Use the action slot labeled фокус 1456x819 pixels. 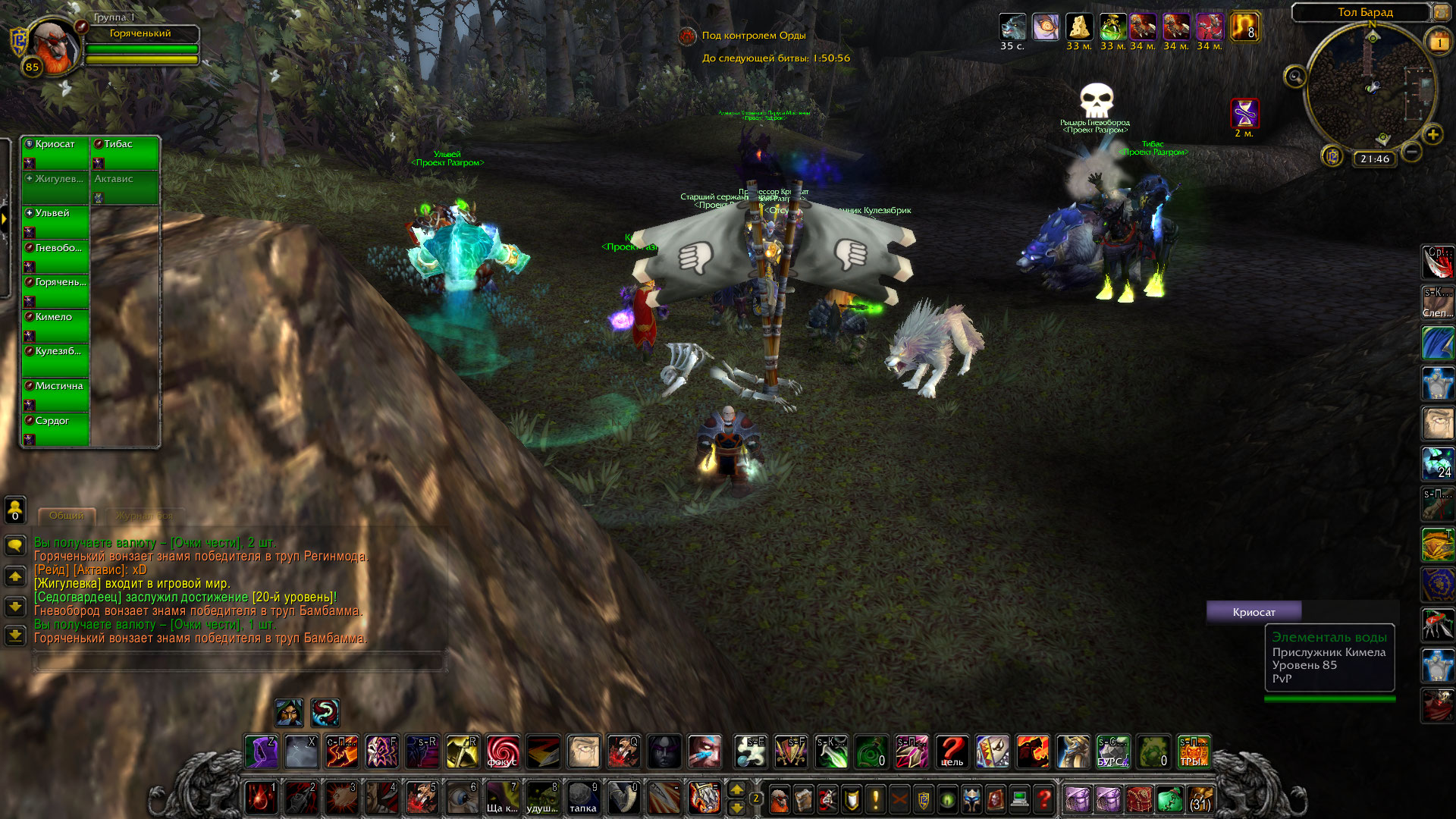(503, 752)
